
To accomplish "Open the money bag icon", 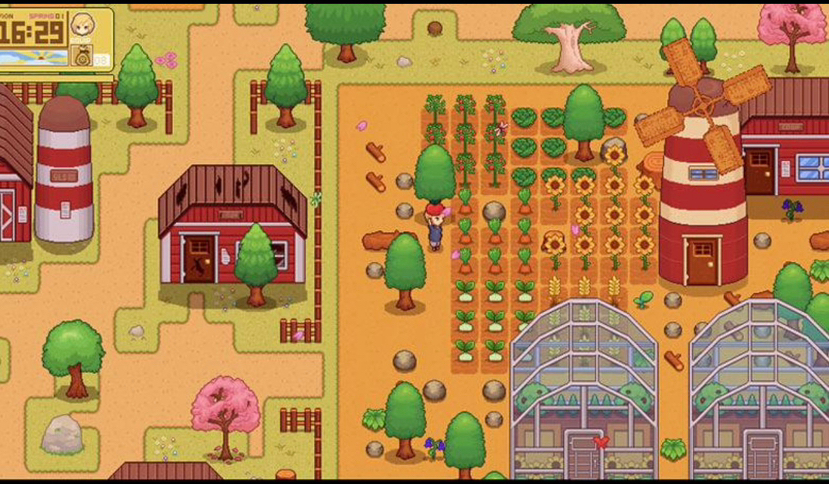I will tap(83, 56).
